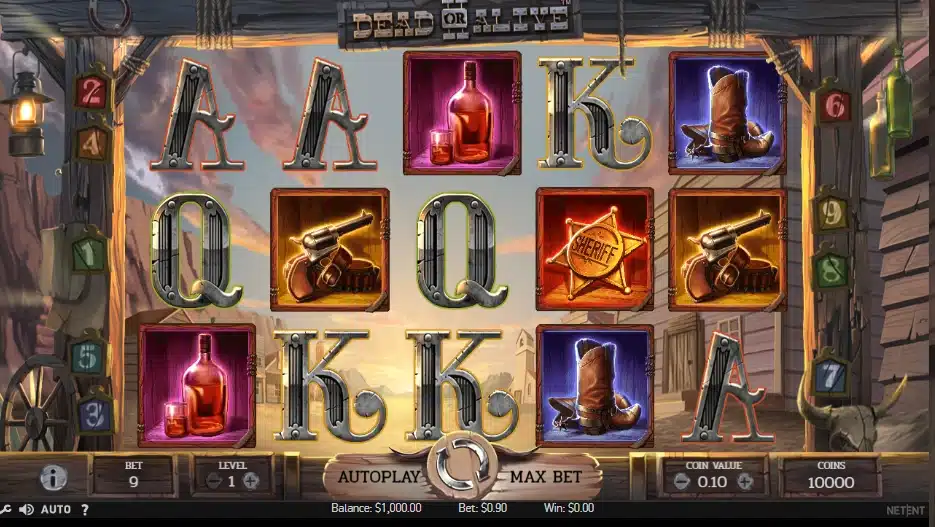The image size is (935, 527).
Task: Open help via the question mark
Action: coord(84,510)
